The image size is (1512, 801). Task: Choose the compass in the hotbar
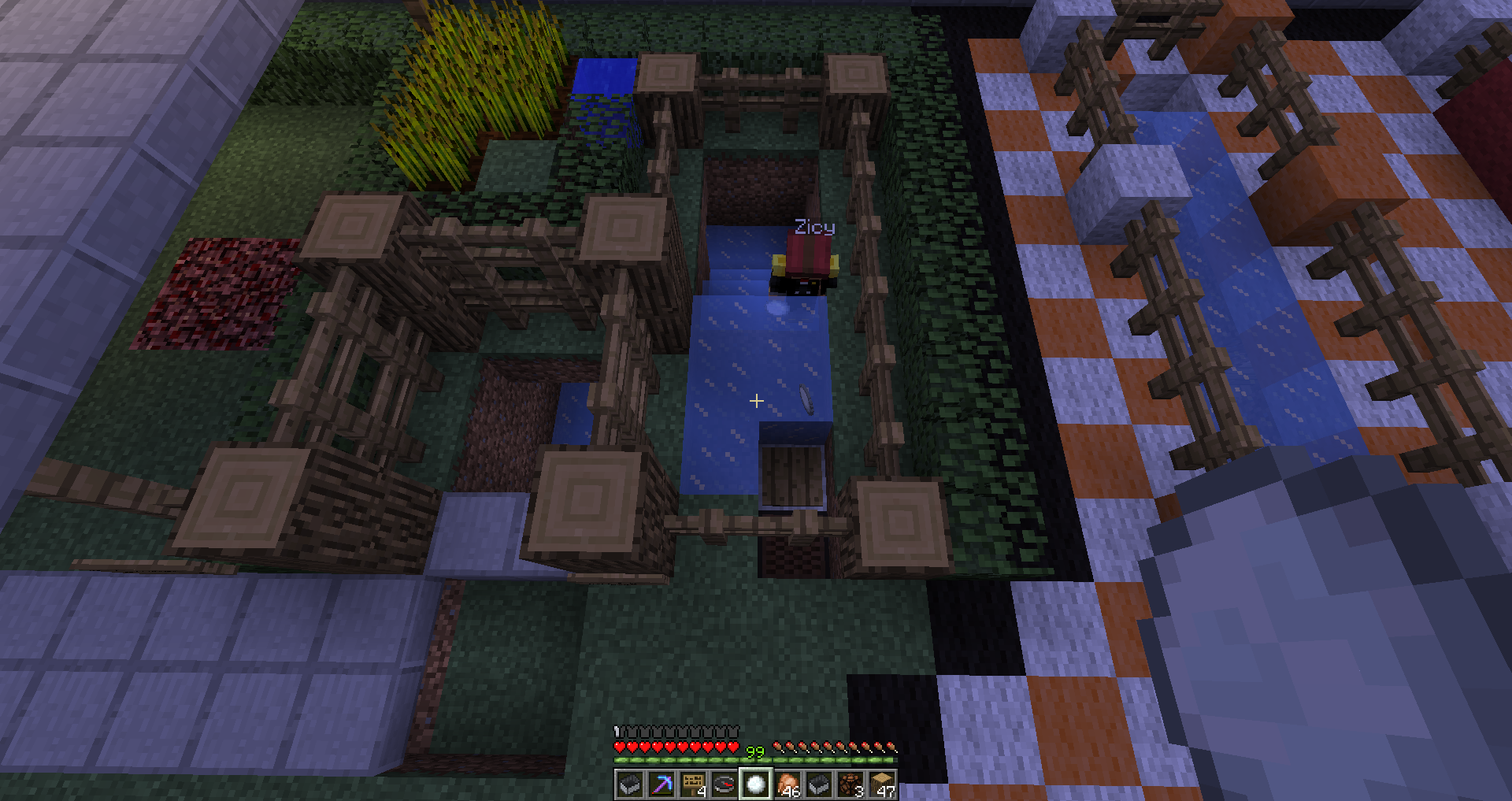pyautogui.click(x=724, y=784)
